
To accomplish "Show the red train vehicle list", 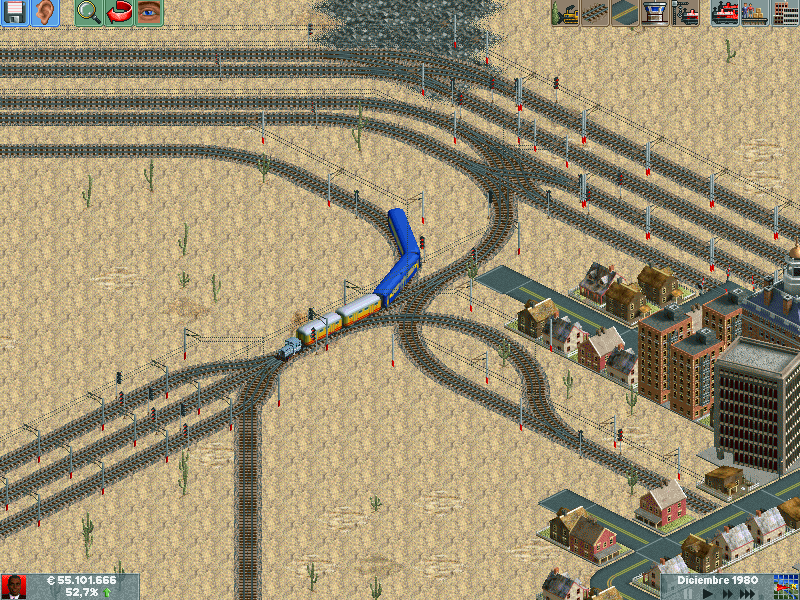I will click(x=725, y=13).
